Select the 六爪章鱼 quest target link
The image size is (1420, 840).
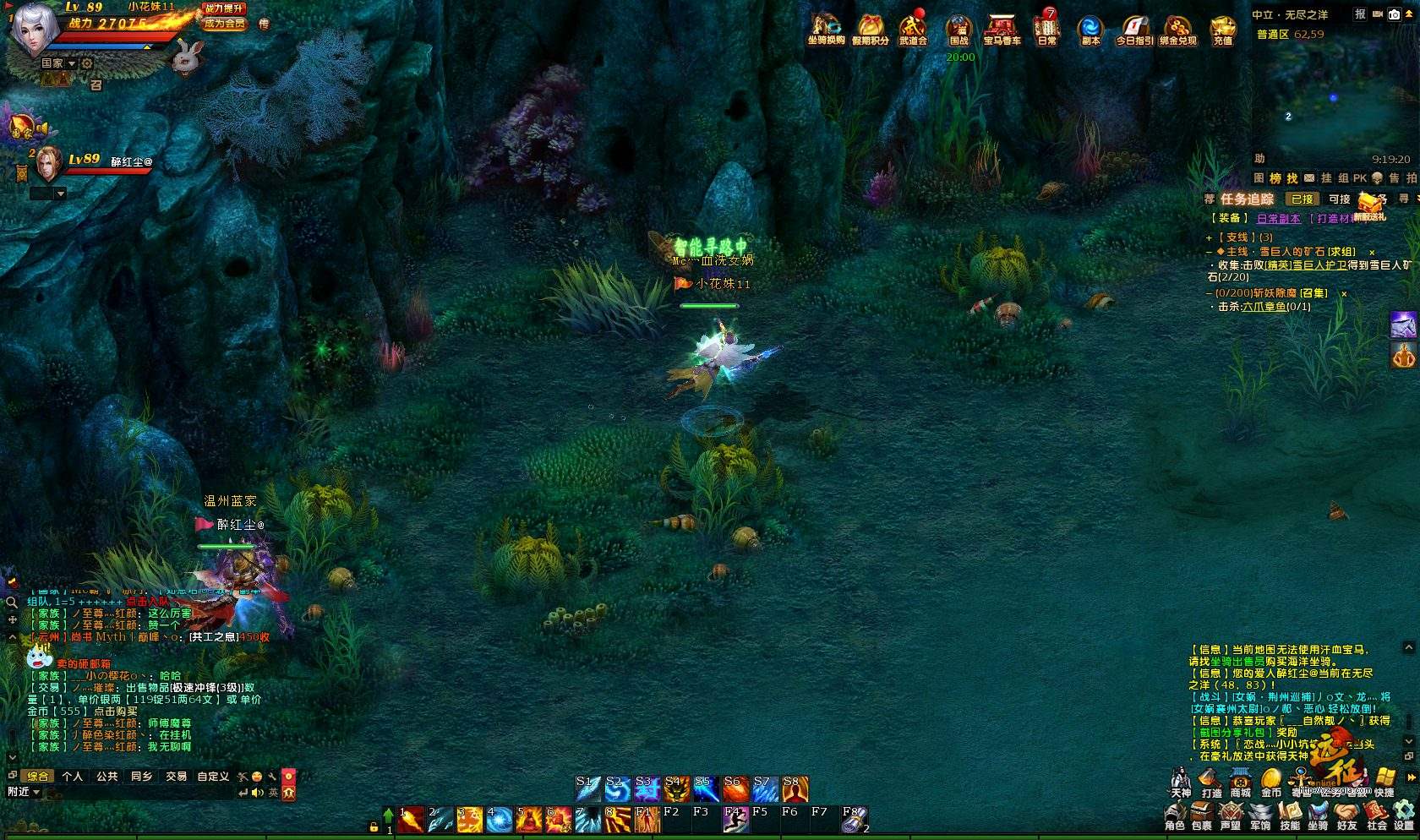(1264, 307)
